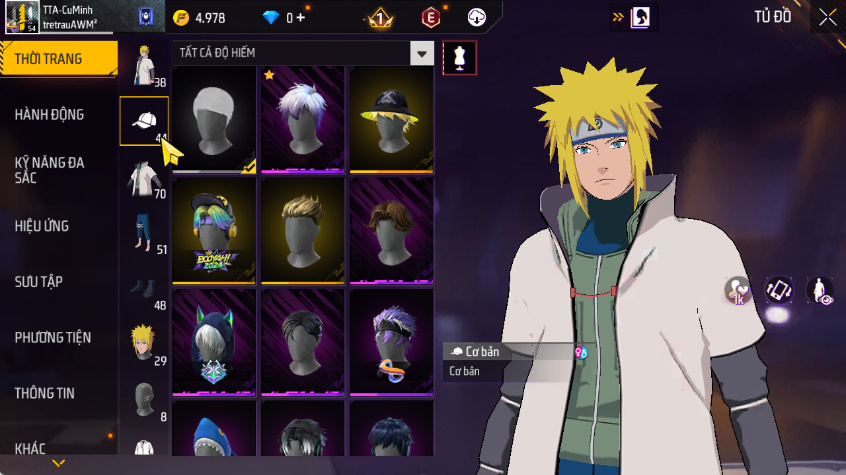
Task: Equip the white-purple spiky hair item
Action: tap(303, 118)
